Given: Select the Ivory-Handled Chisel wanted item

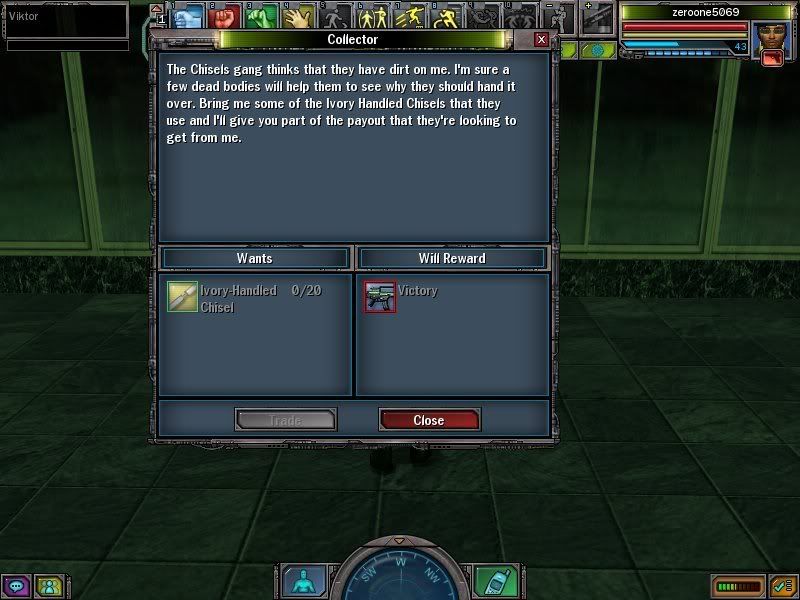Looking at the screenshot, I should point(182,297).
